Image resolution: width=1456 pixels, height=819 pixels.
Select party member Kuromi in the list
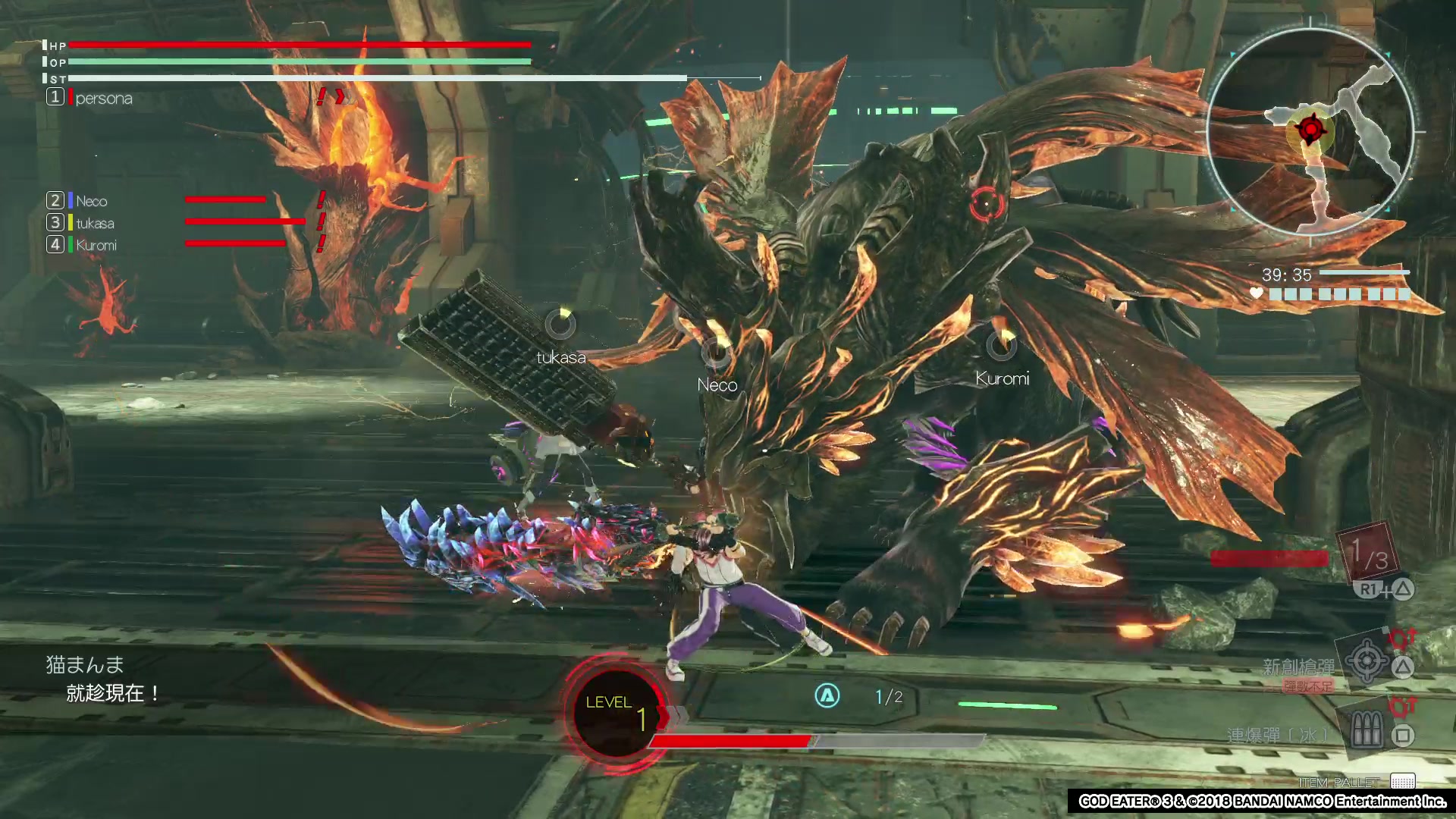96,245
